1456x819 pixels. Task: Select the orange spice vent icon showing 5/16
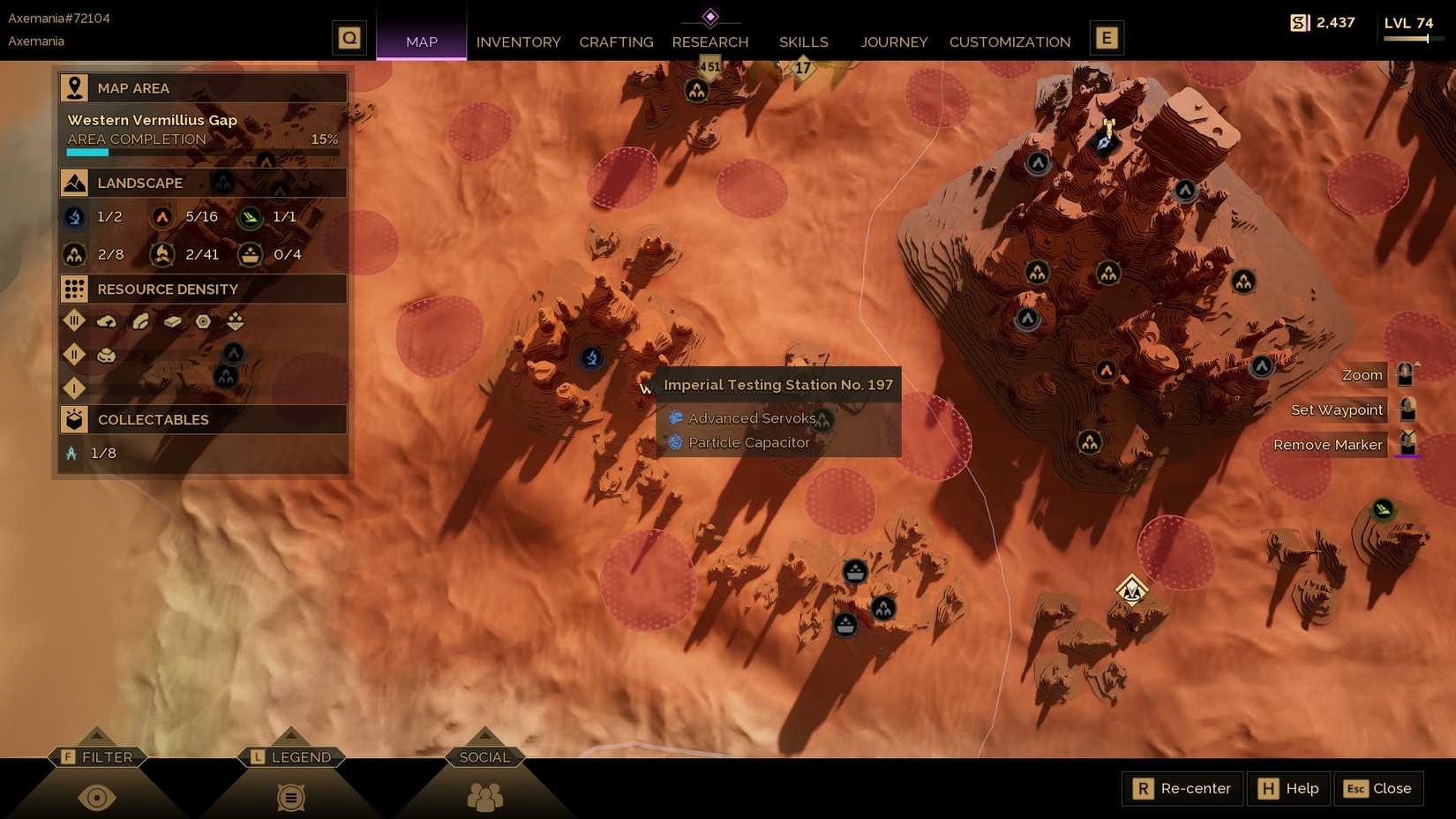[162, 217]
